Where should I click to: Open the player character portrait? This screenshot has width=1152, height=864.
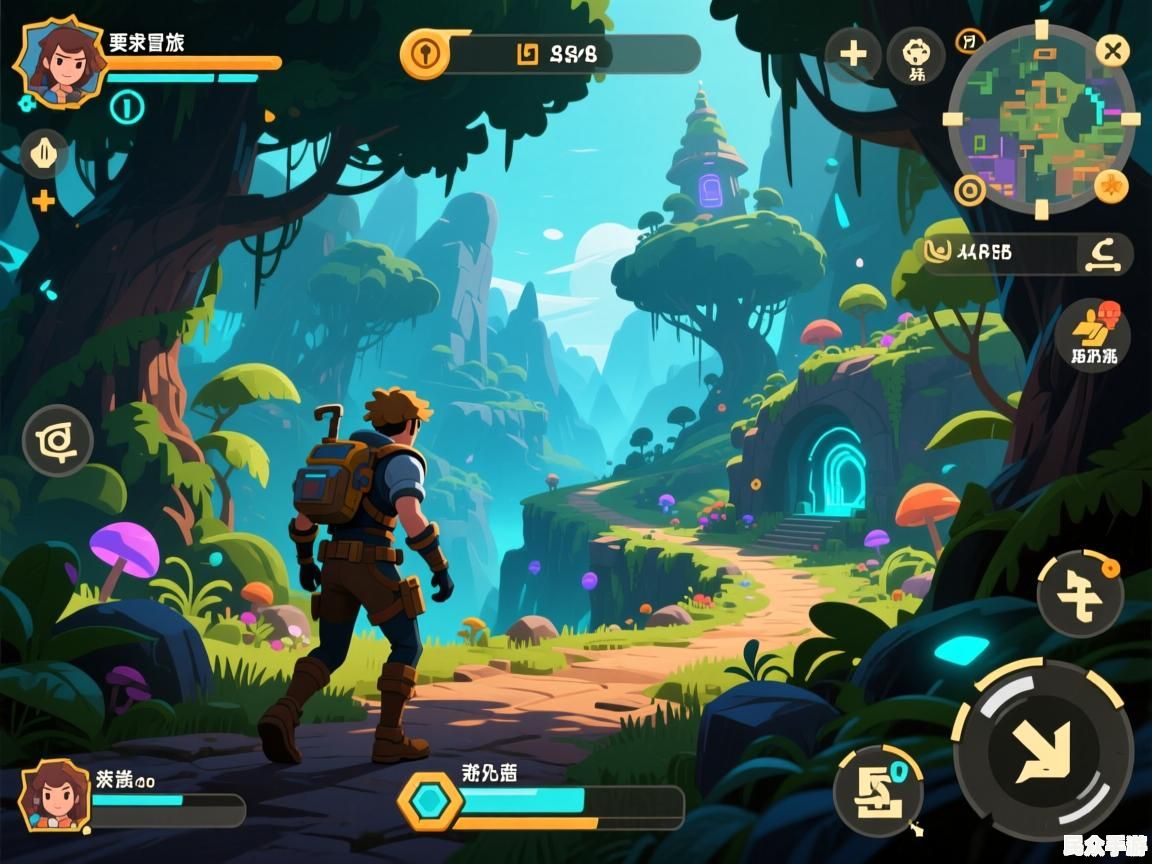60,60
